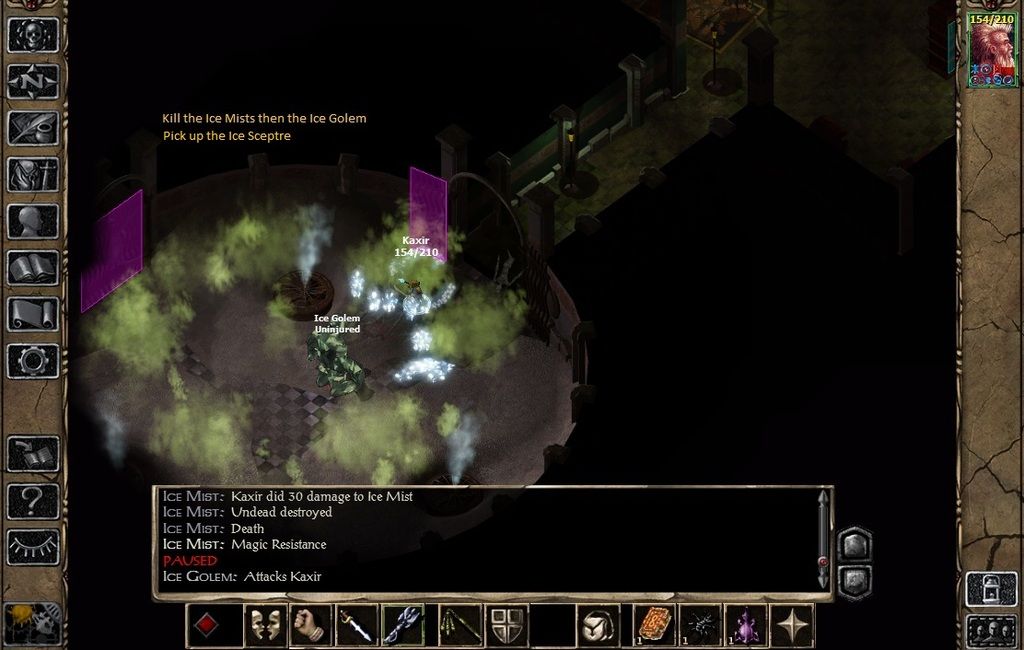Open the character record with the bust icon
Viewport: 1024px width, 650px height.
tap(33, 221)
